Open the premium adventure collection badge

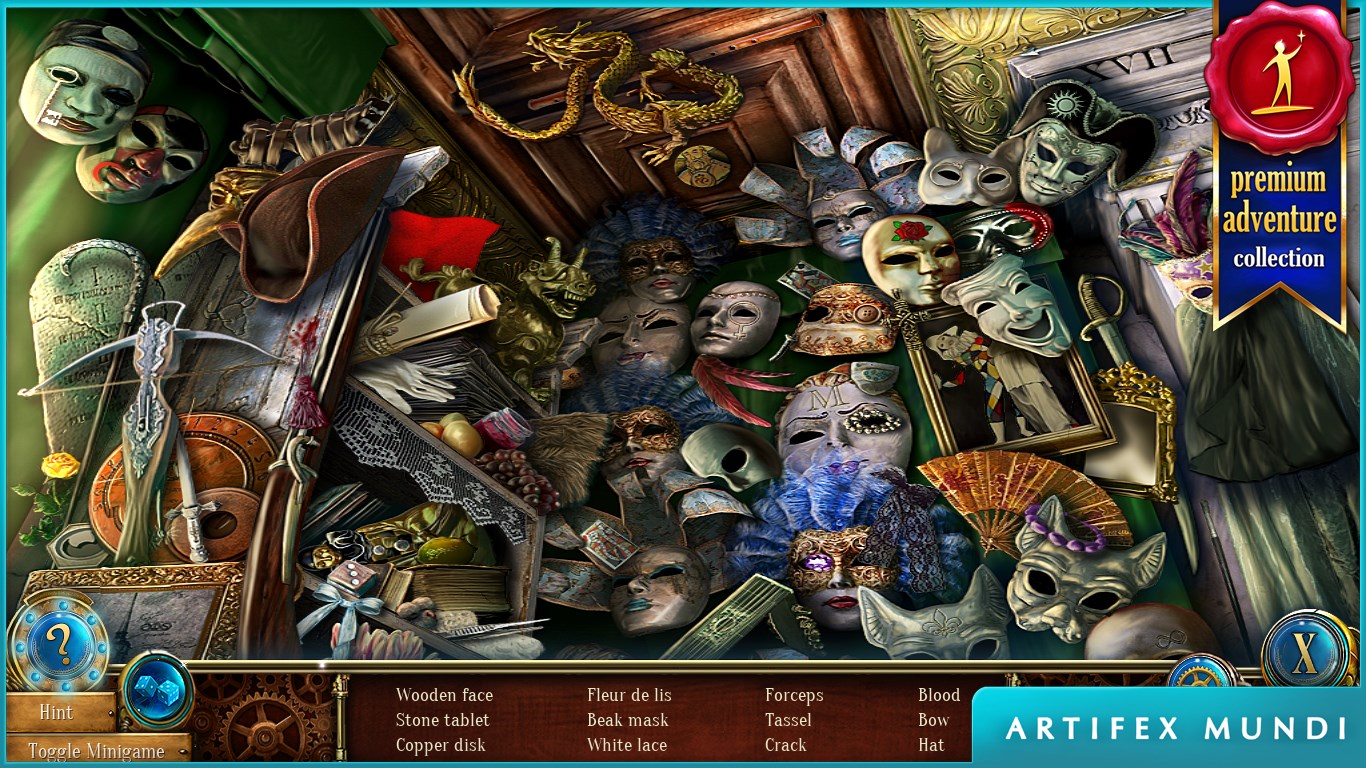click(x=1278, y=160)
